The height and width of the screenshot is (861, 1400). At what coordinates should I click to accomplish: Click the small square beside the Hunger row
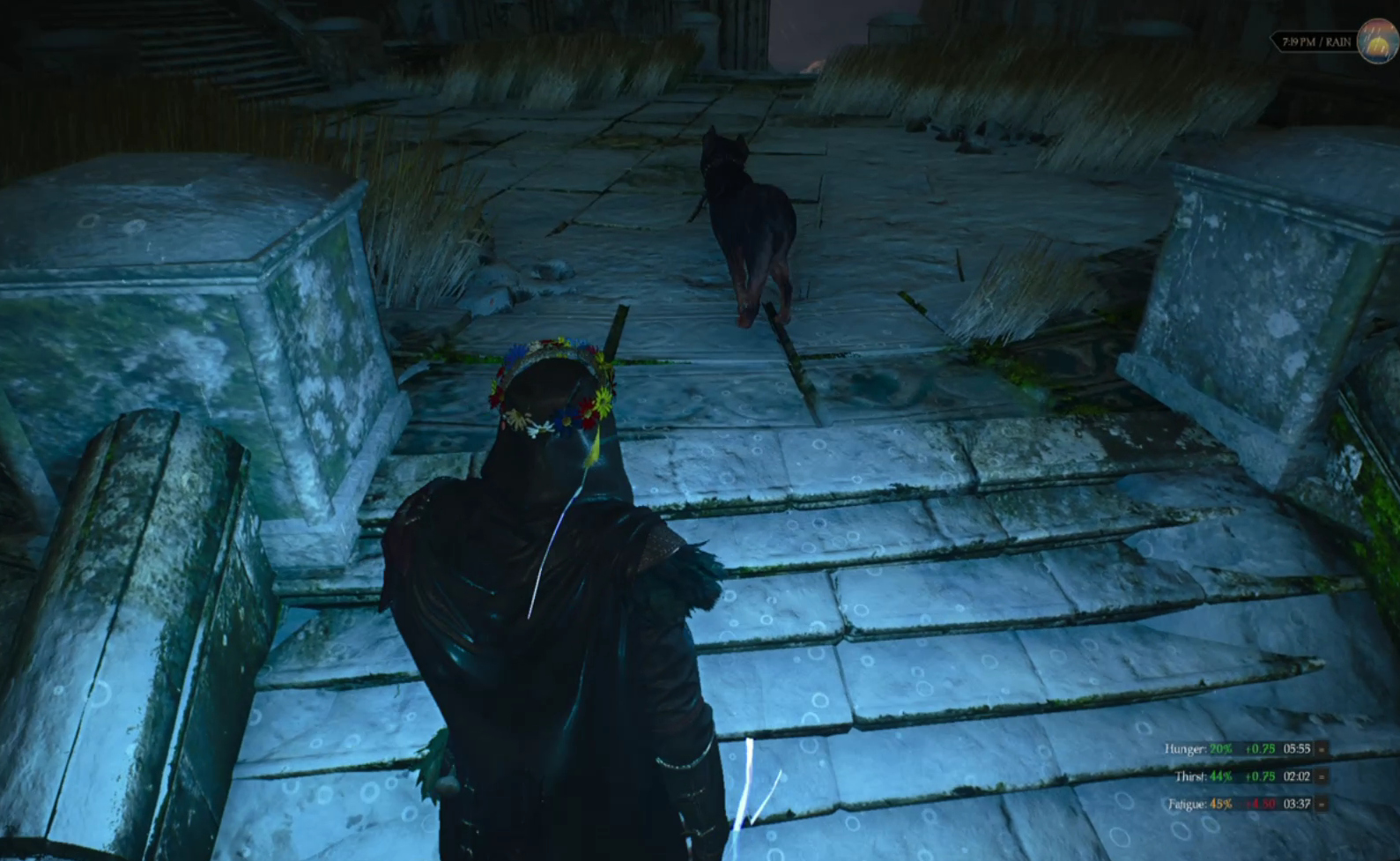(x=1322, y=749)
